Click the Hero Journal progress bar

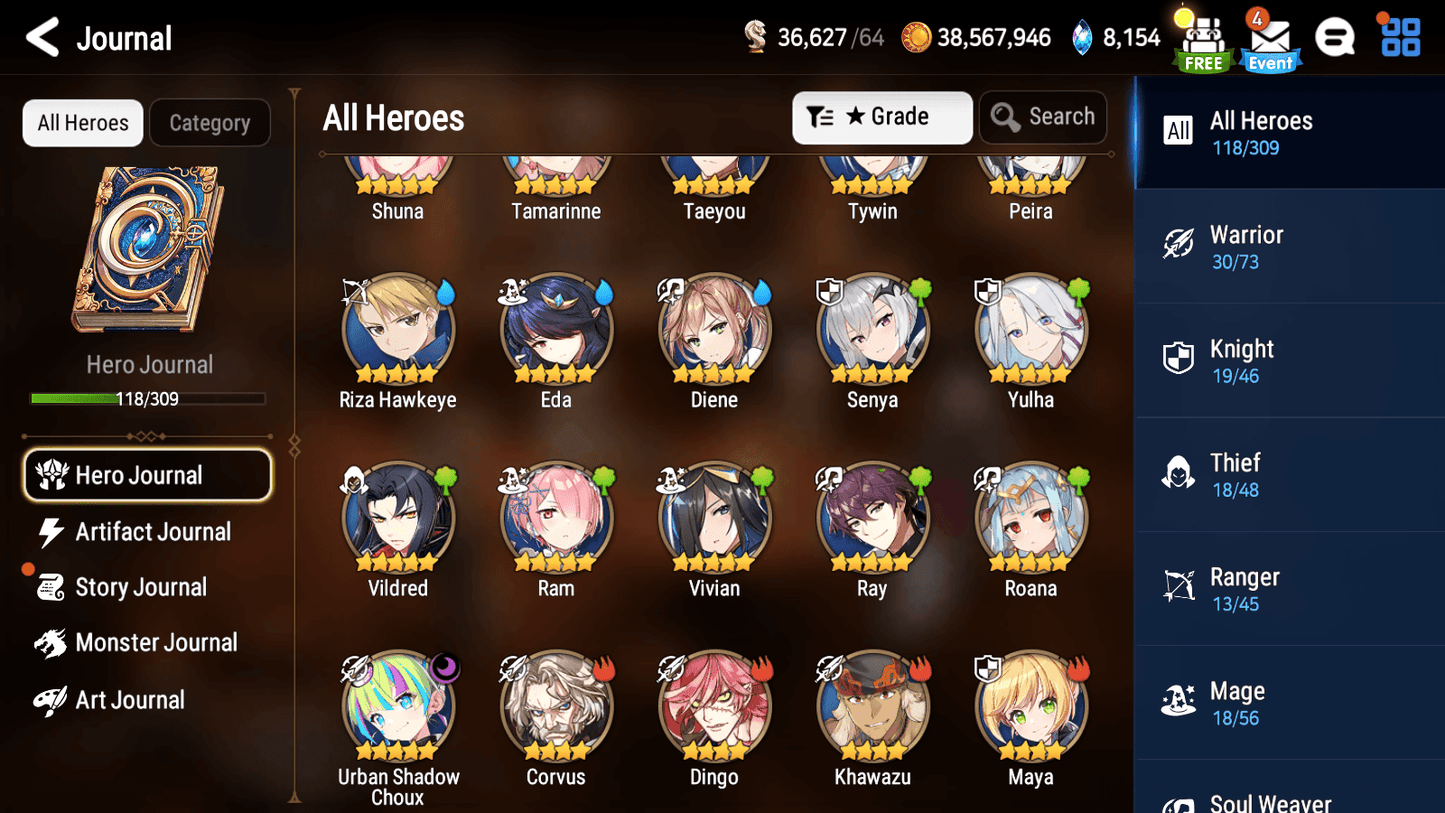click(150, 399)
